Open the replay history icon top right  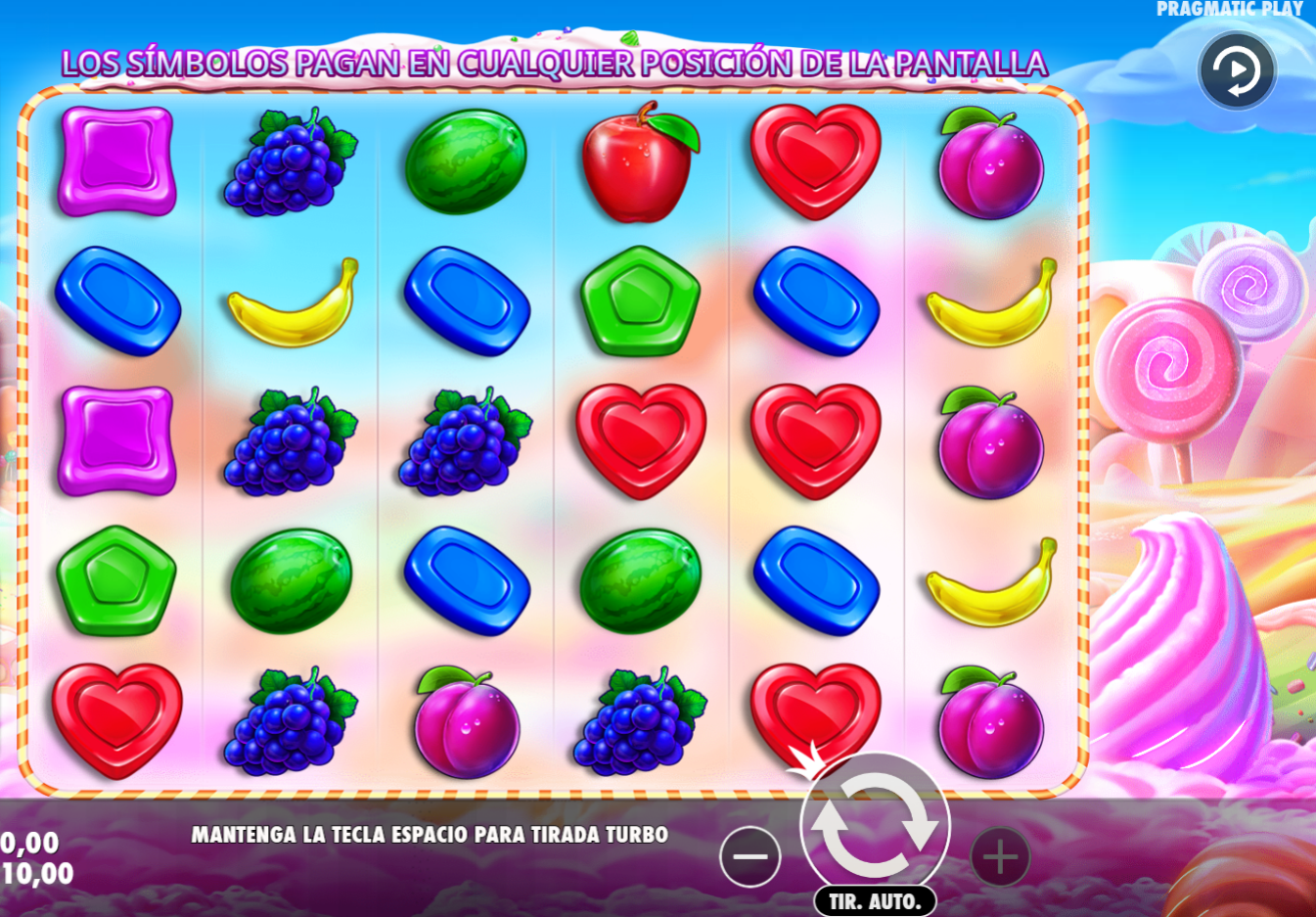(1236, 69)
